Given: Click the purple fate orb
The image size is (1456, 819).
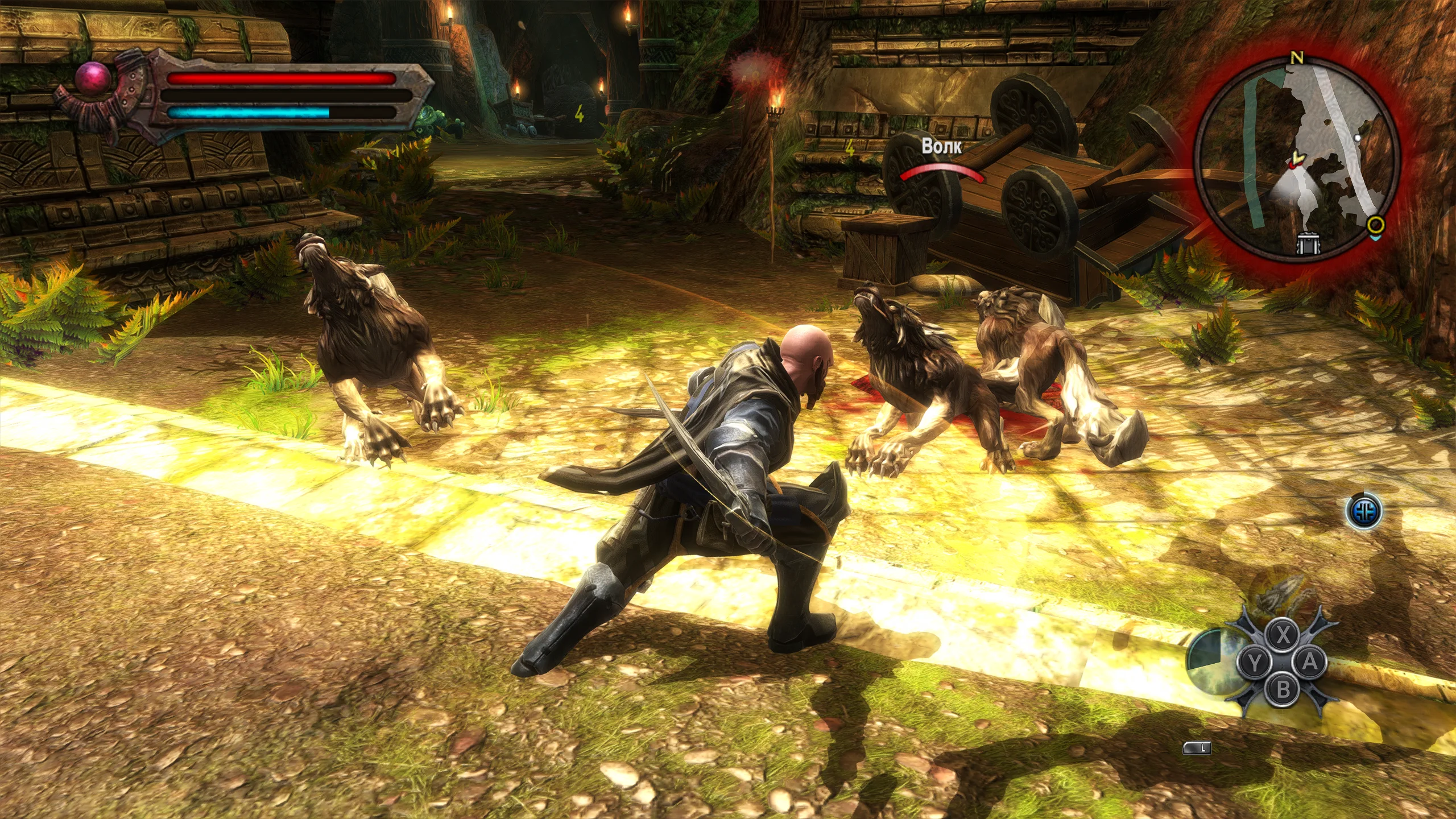Looking at the screenshot, I should pos(93,77).
